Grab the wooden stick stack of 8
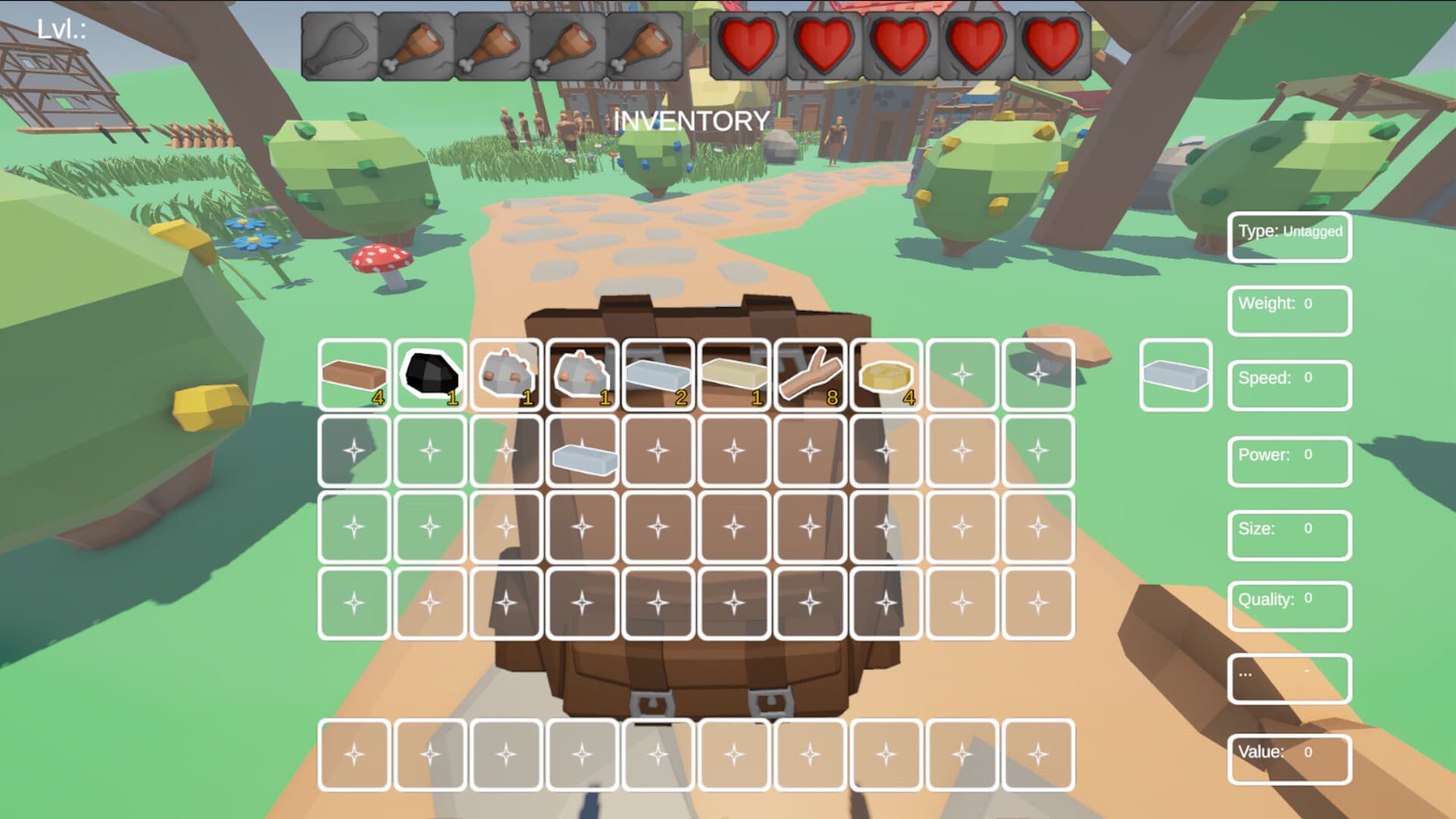 click(x=810, y=373)
